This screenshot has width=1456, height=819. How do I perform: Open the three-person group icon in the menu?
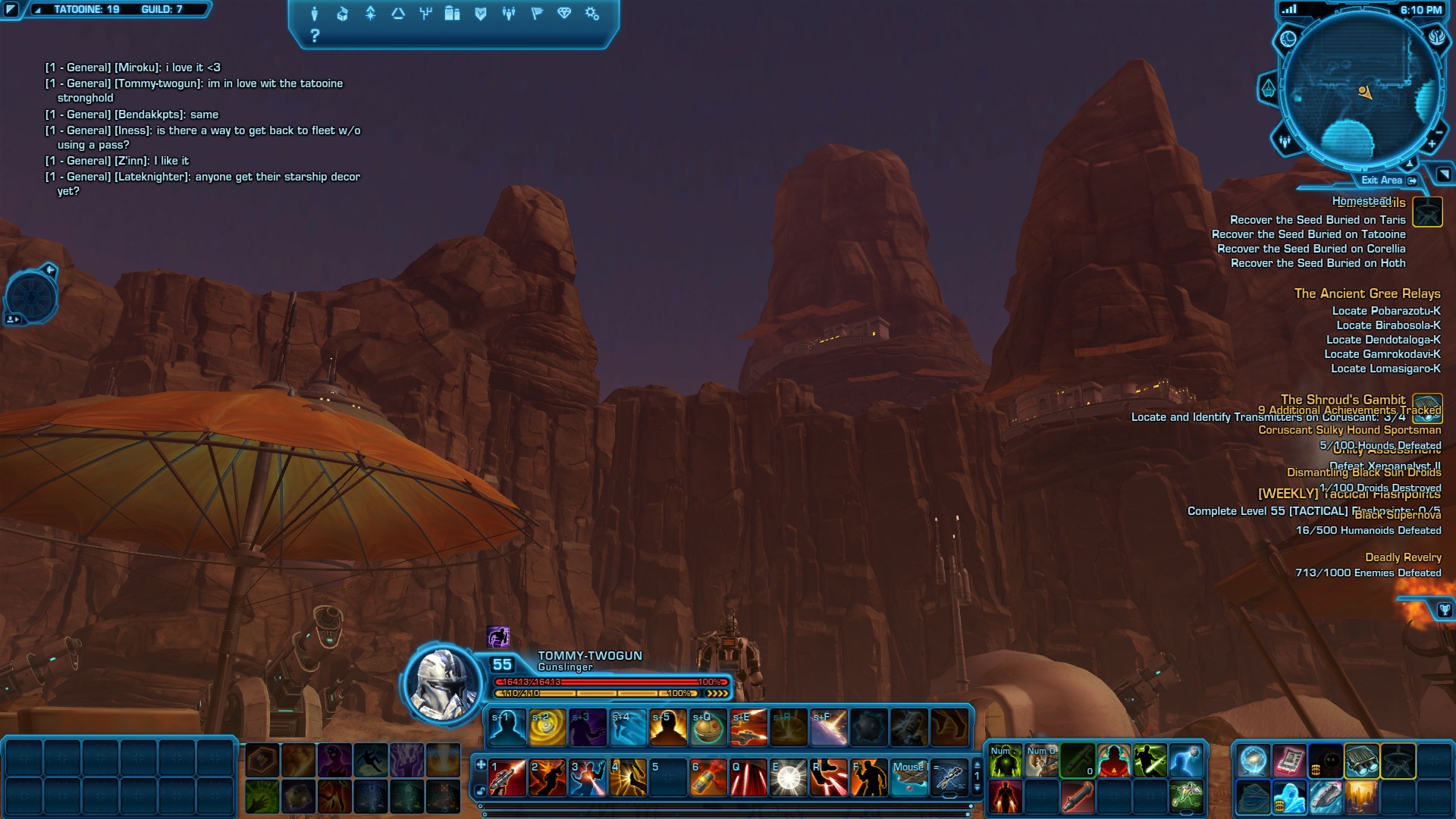click(x=509, y=14)
